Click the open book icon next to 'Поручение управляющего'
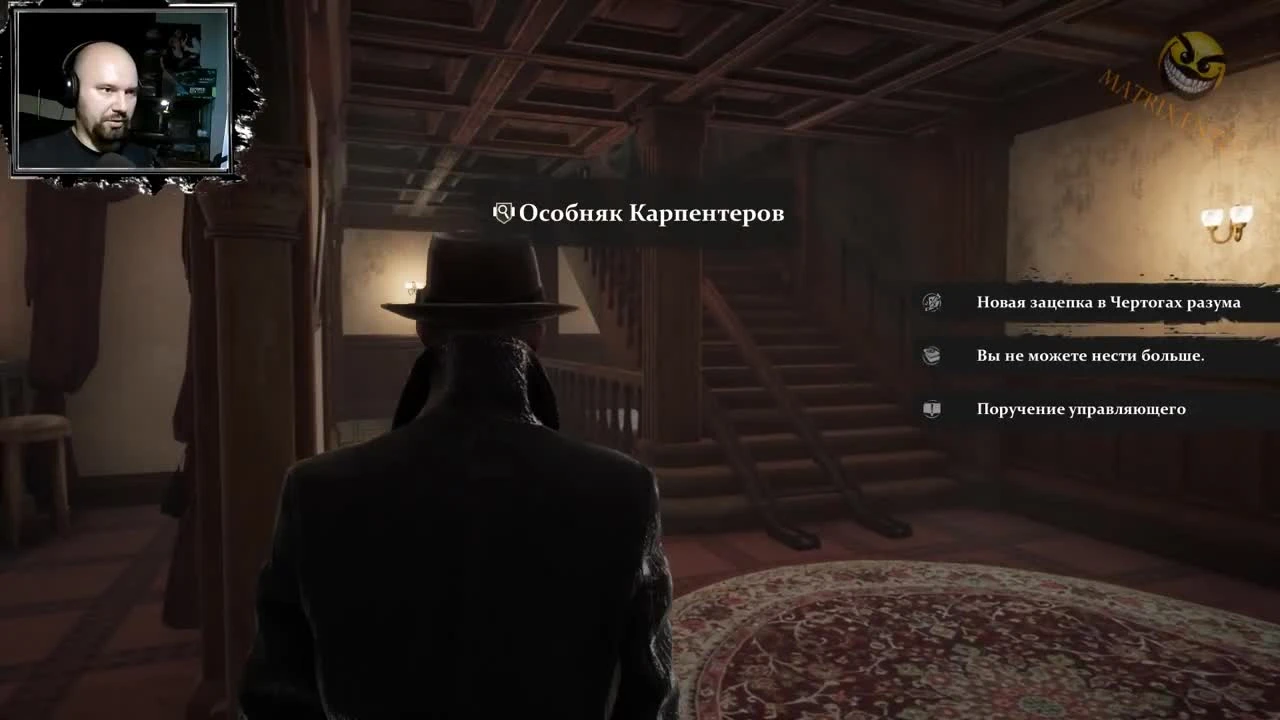The height and width of the screenshot is (720, 1280). (932, 408)
